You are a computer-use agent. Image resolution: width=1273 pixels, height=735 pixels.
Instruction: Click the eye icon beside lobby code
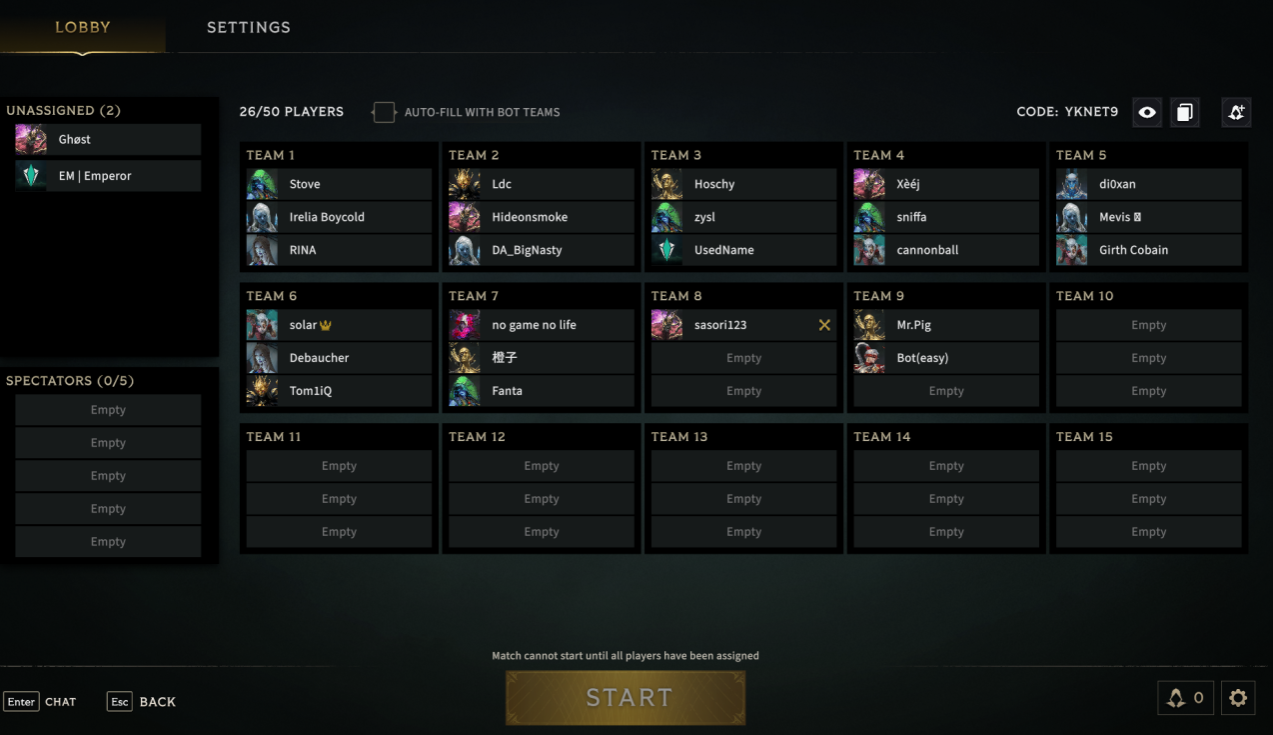pos(1147,112)
